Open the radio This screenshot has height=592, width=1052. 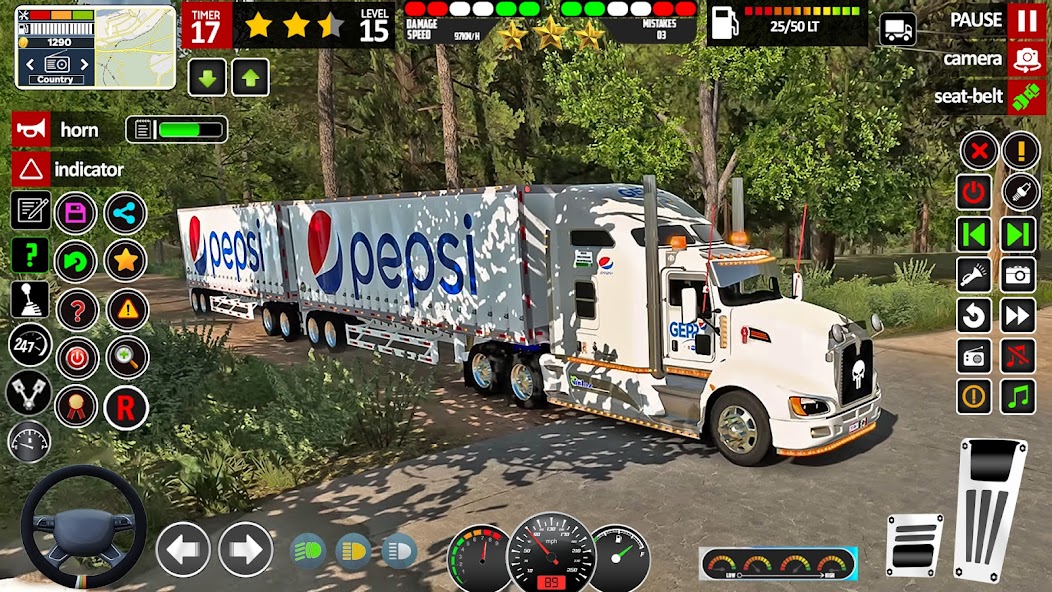click(x=974, y=355)
